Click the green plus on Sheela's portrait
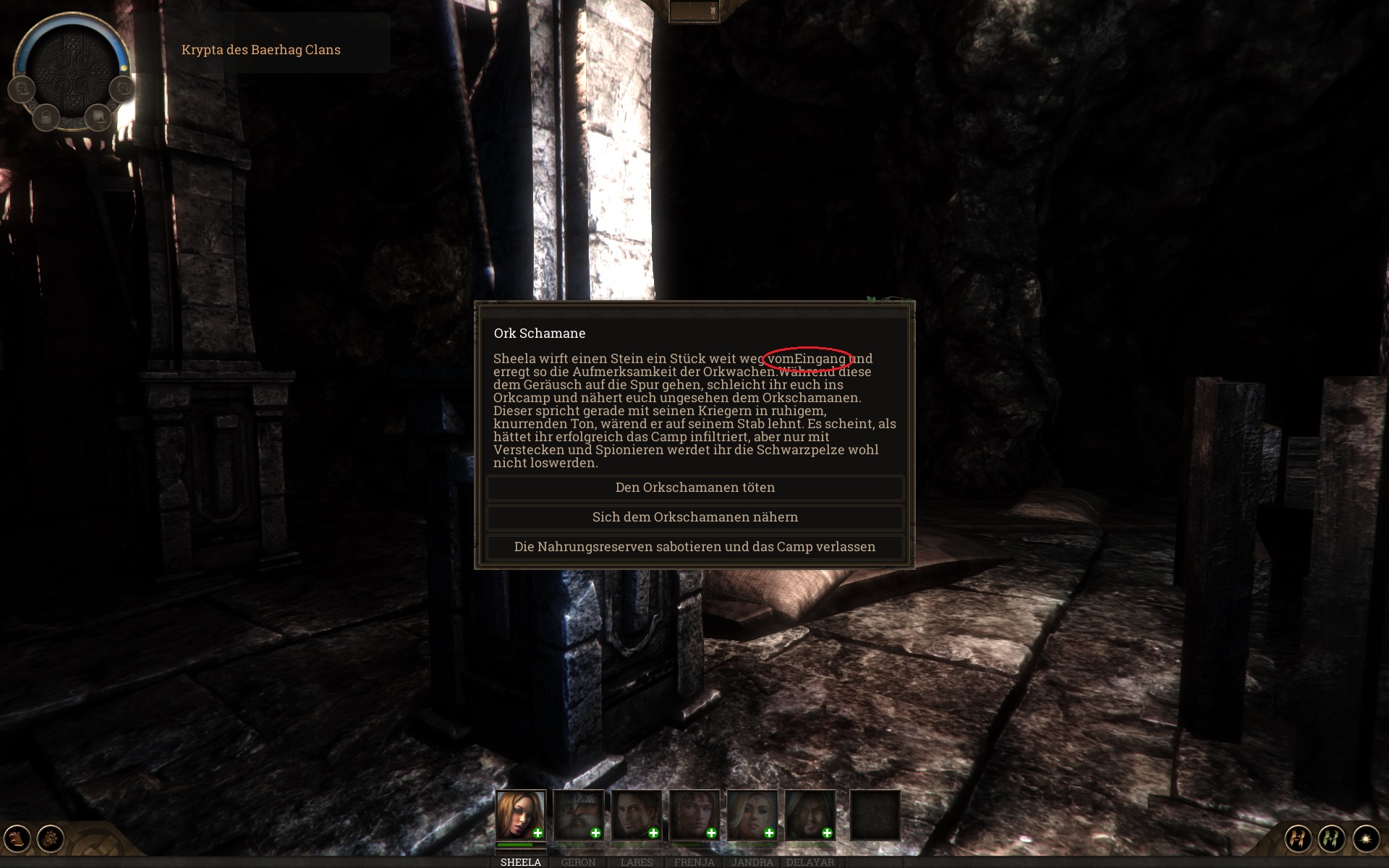 click(538, 833)
